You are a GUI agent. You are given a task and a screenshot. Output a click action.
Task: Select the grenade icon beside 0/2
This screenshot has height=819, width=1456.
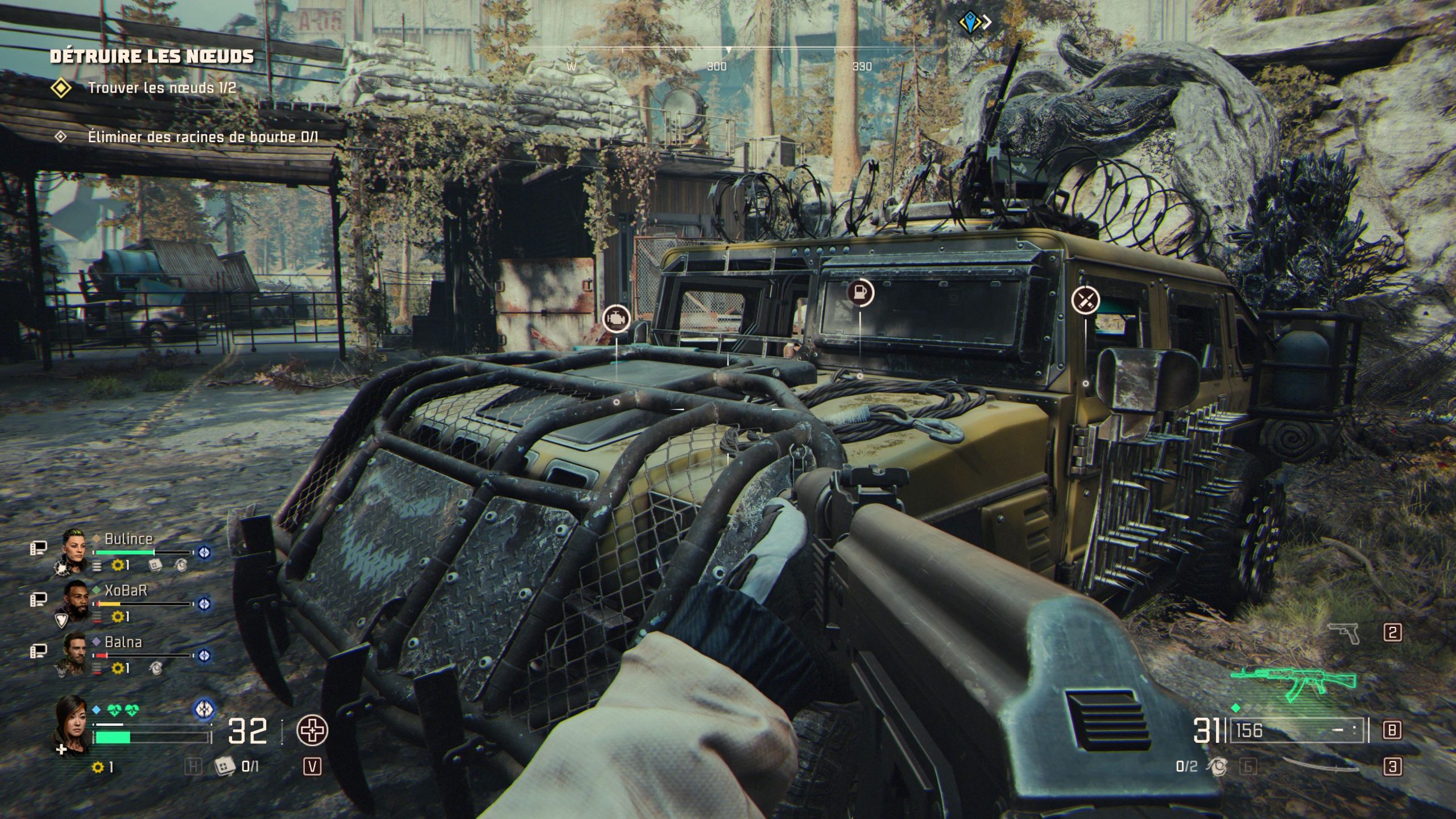(1218, 767)
